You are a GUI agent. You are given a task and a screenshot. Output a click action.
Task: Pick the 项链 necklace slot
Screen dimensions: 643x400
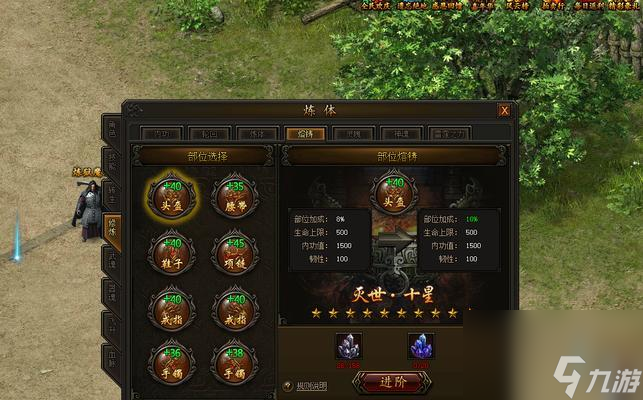tap(235, 251)
